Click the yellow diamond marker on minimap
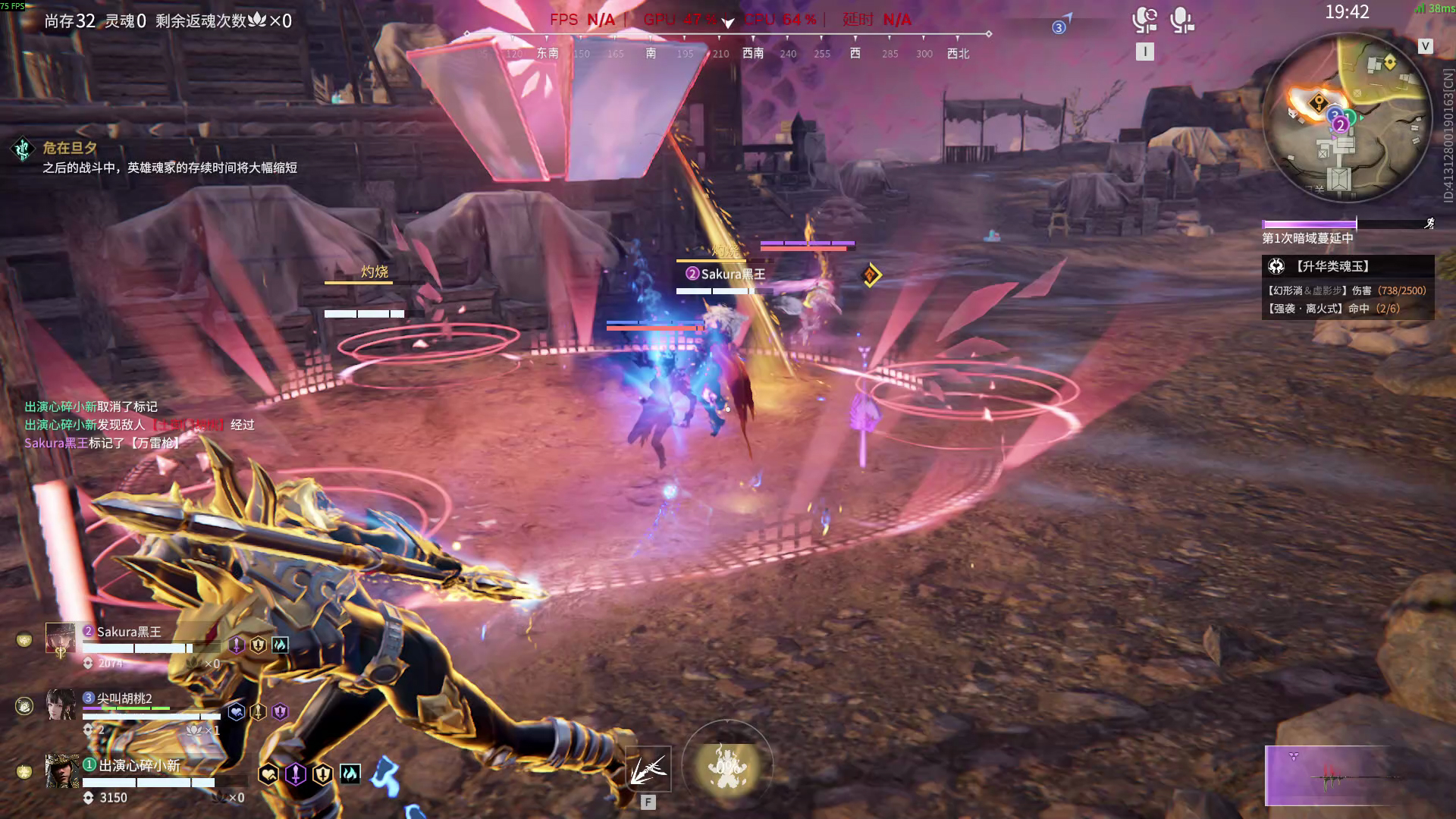The image size is (1456, 819). (1390, 62)
